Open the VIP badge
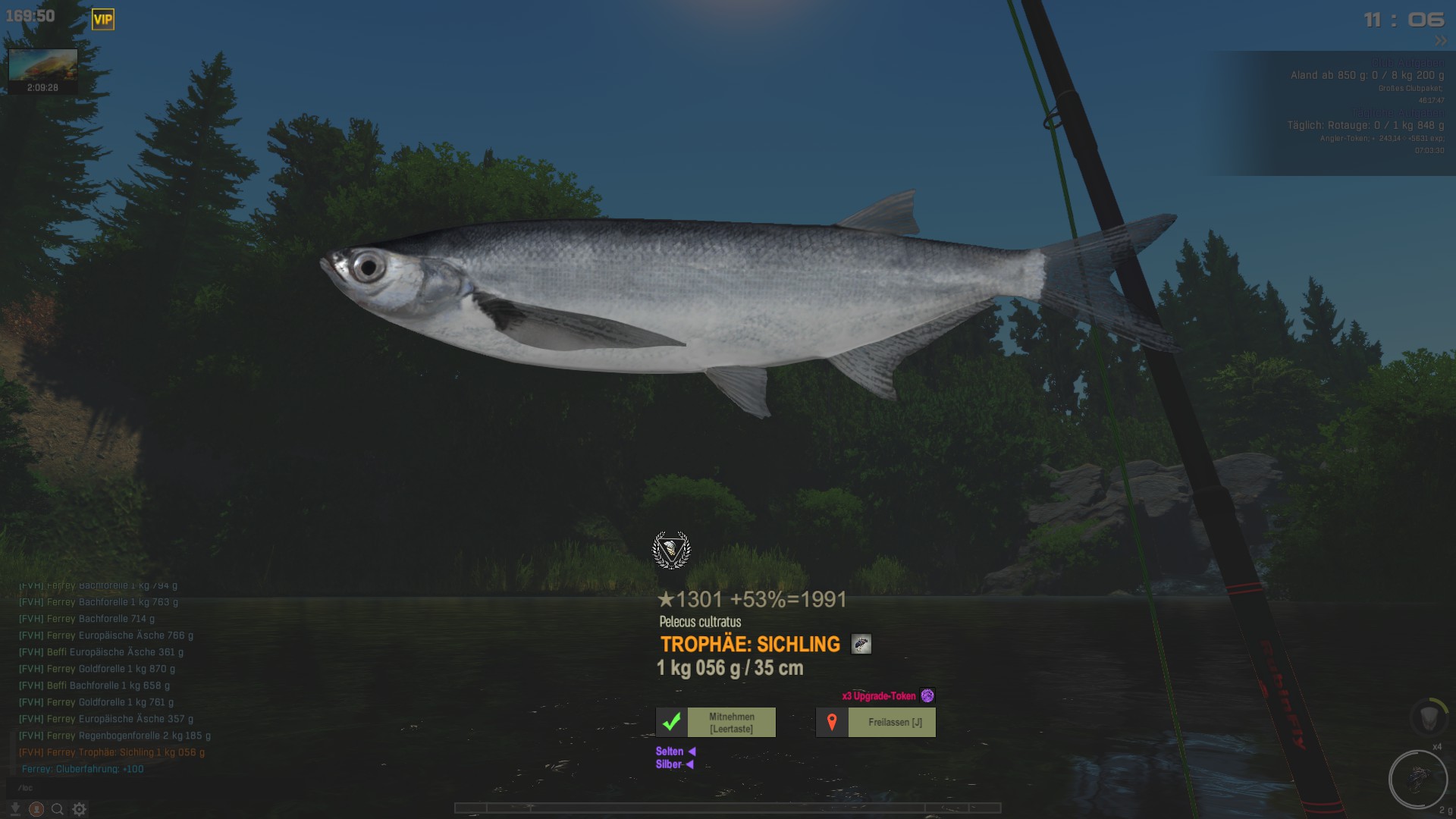1456x819 pixels. (103, 20)
